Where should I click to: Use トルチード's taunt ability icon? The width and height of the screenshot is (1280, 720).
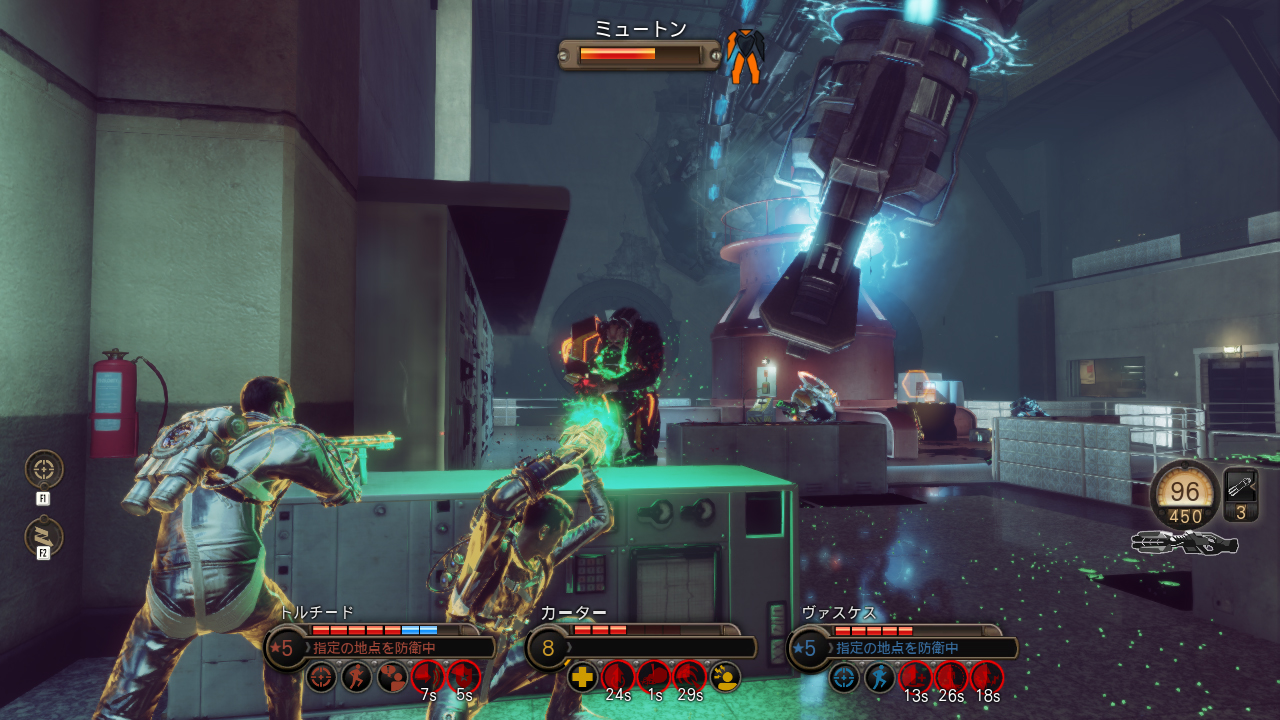click(x=392, y=677)
